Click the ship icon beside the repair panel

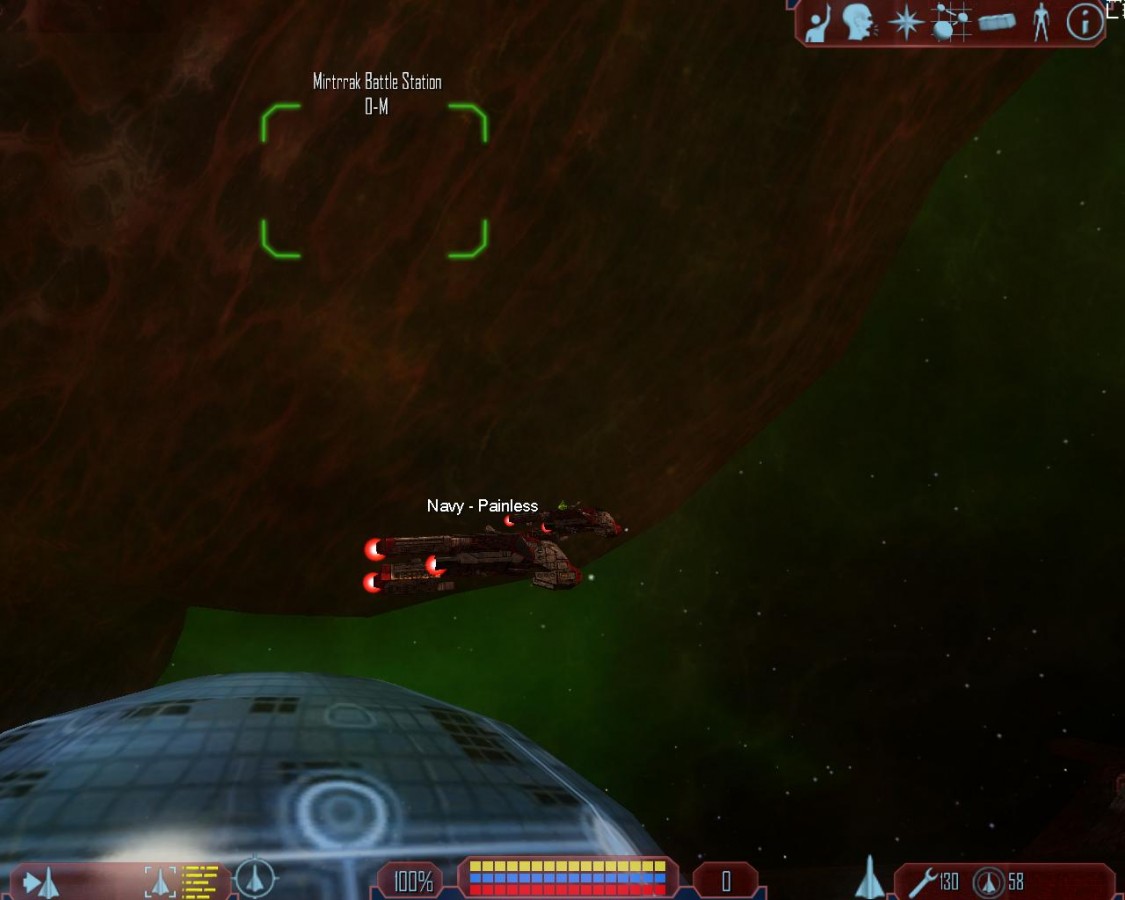869,878
